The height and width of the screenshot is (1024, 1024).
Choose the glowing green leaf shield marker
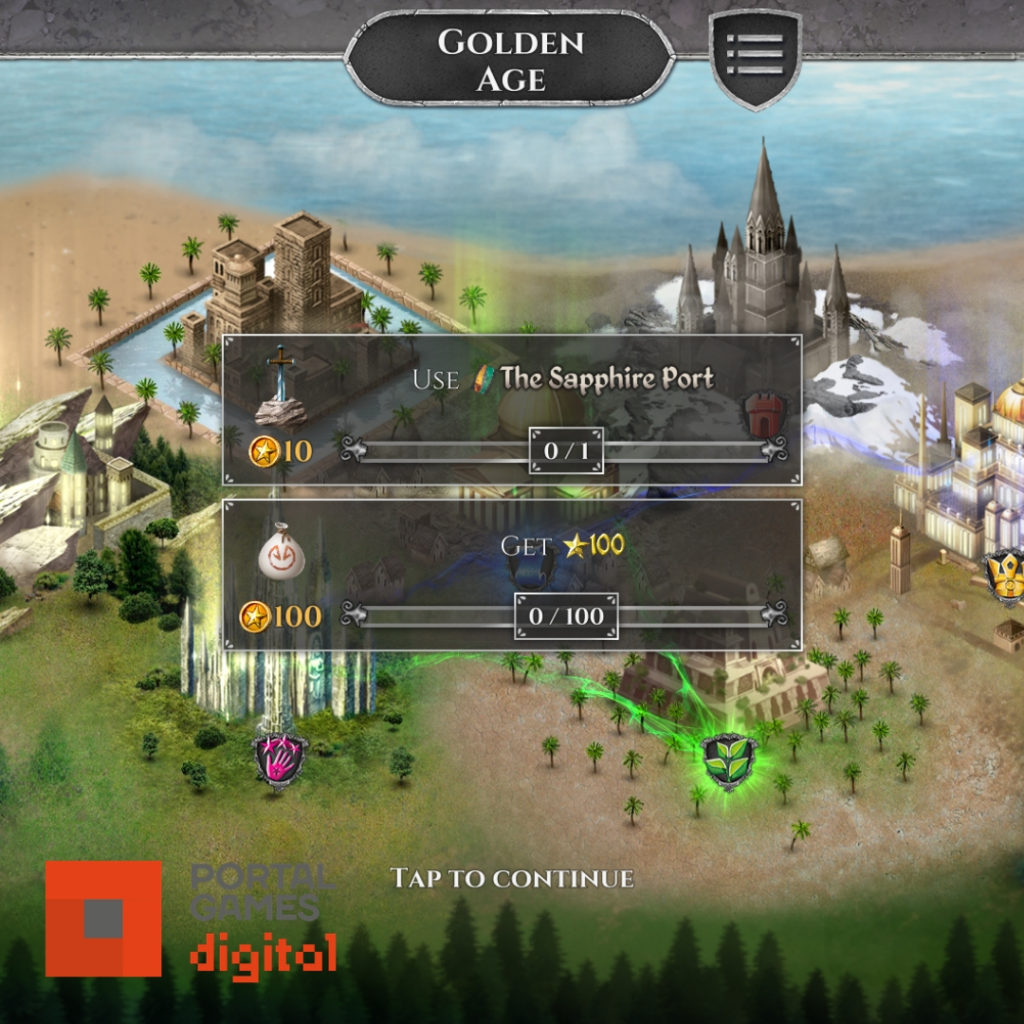729,761
